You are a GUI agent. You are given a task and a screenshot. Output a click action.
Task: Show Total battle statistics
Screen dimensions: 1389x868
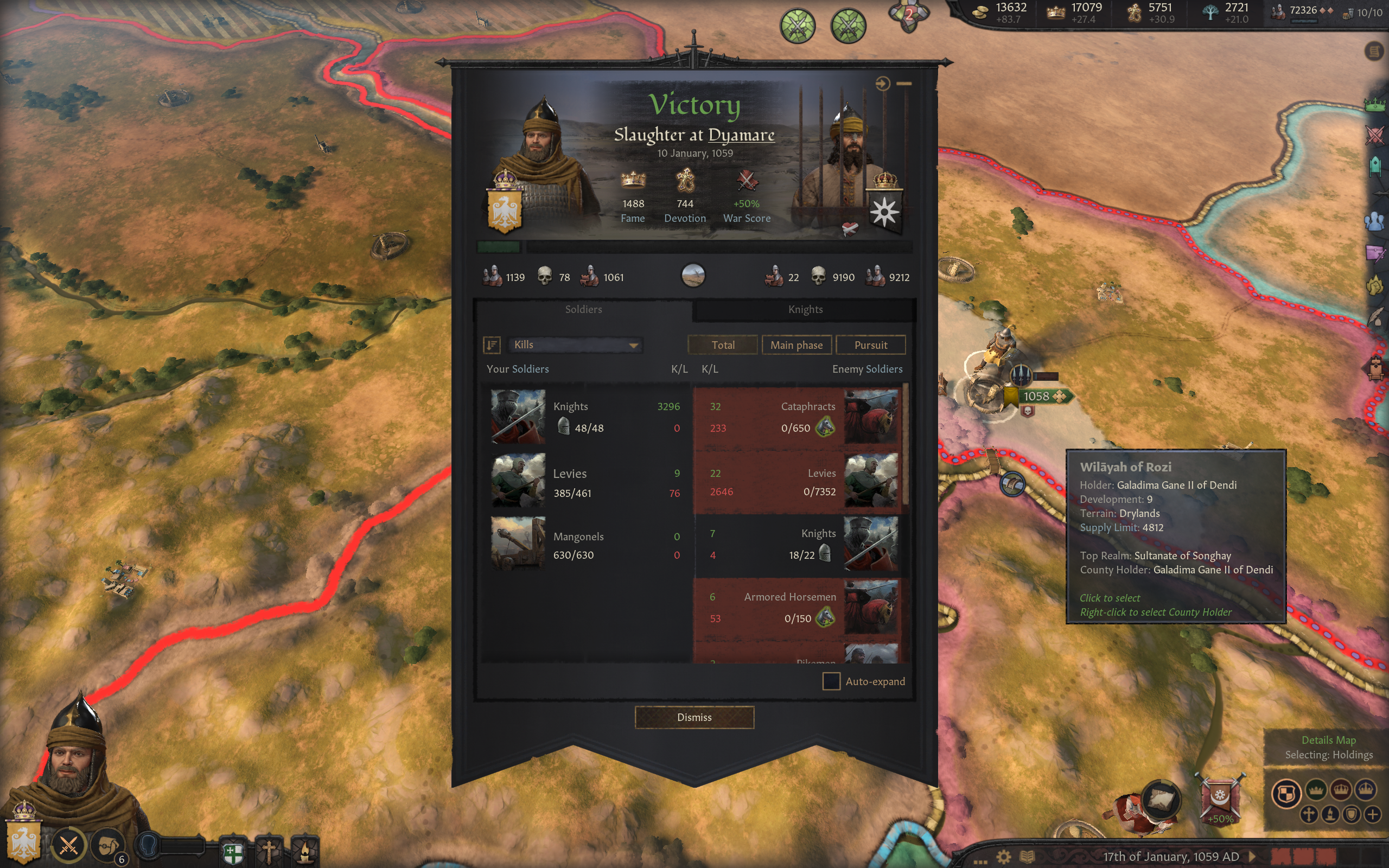tap(723, 345)
